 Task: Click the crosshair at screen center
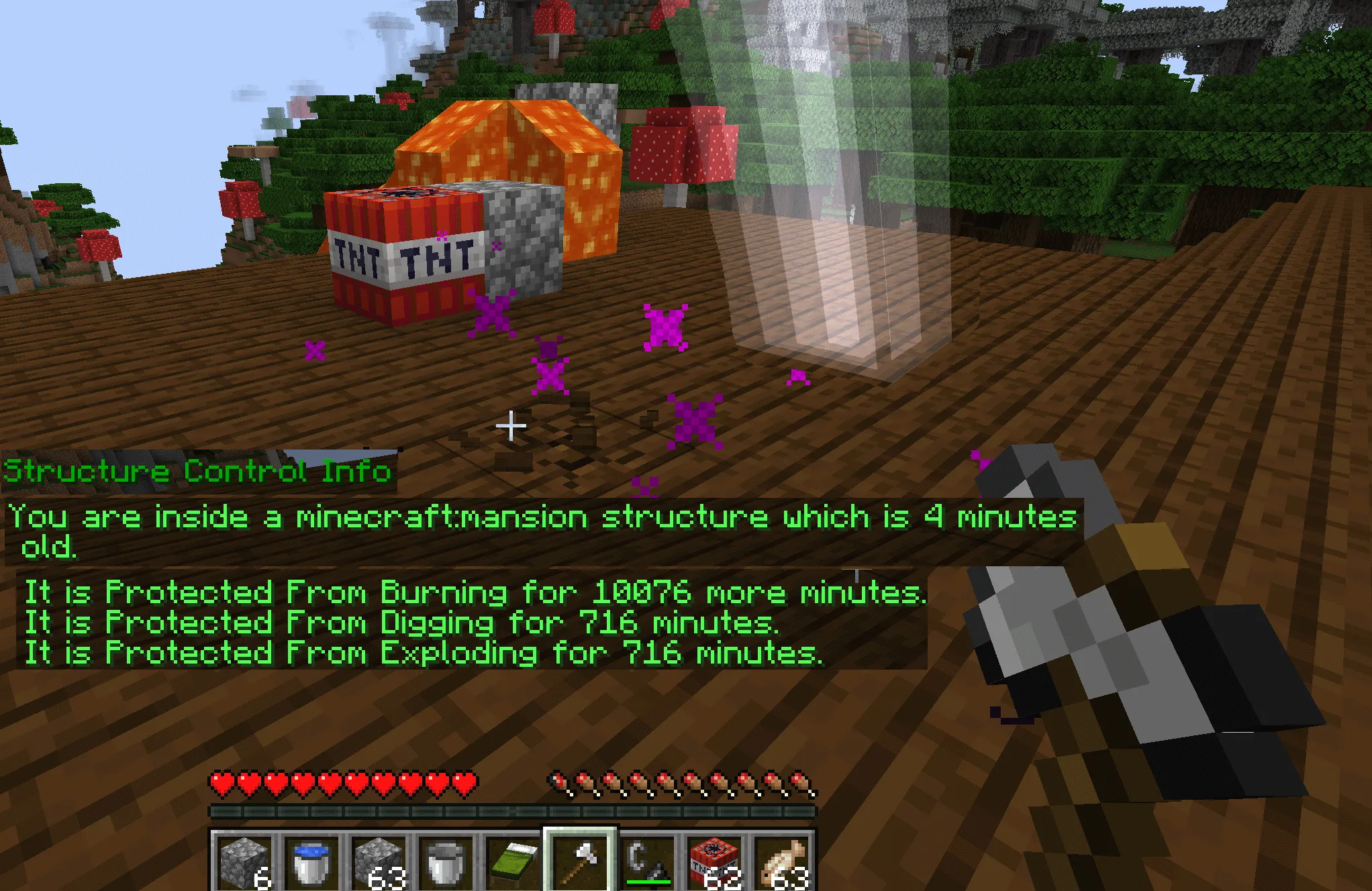[511, 425]
